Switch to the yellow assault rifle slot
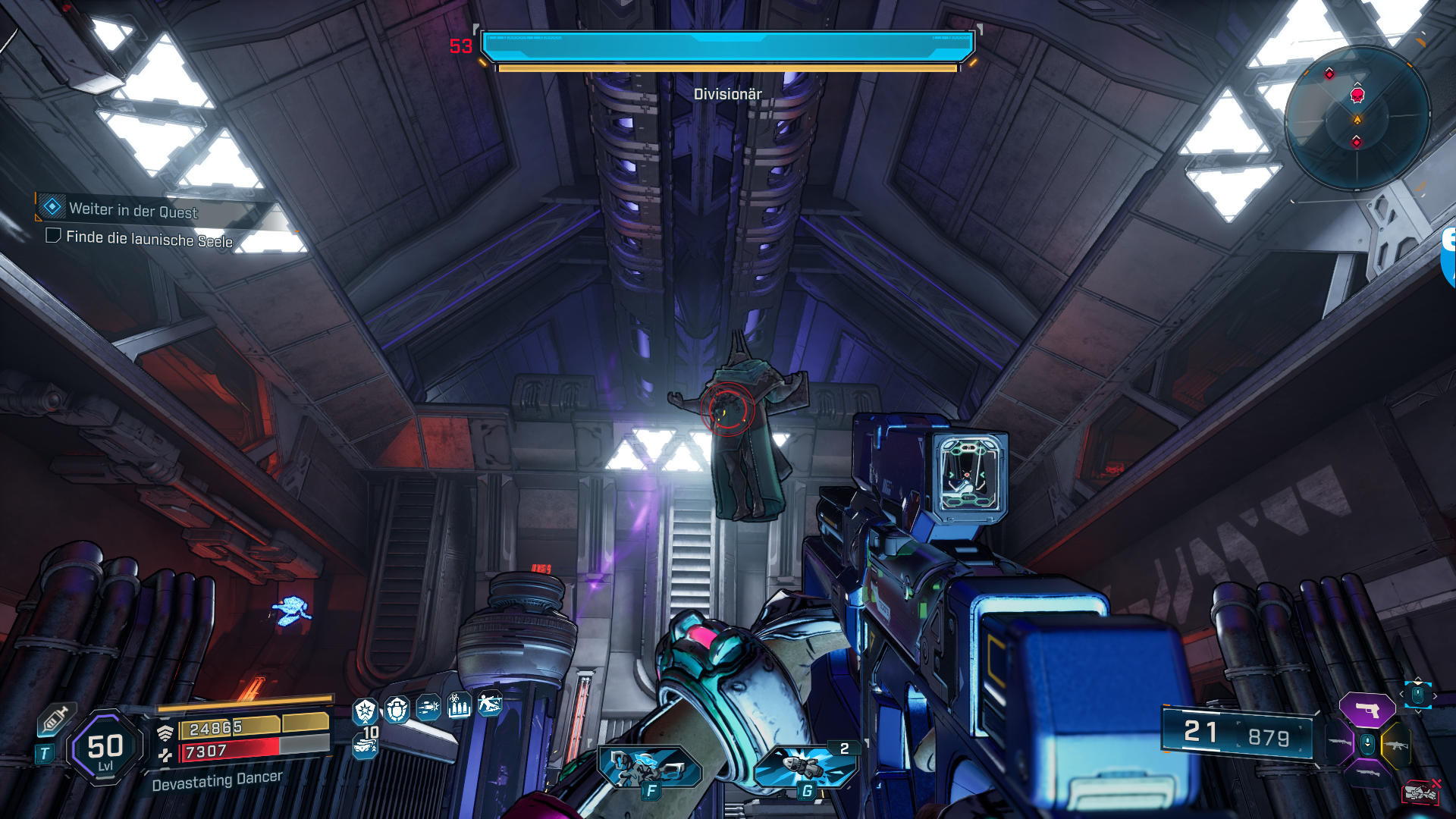 pos(1396,745)
